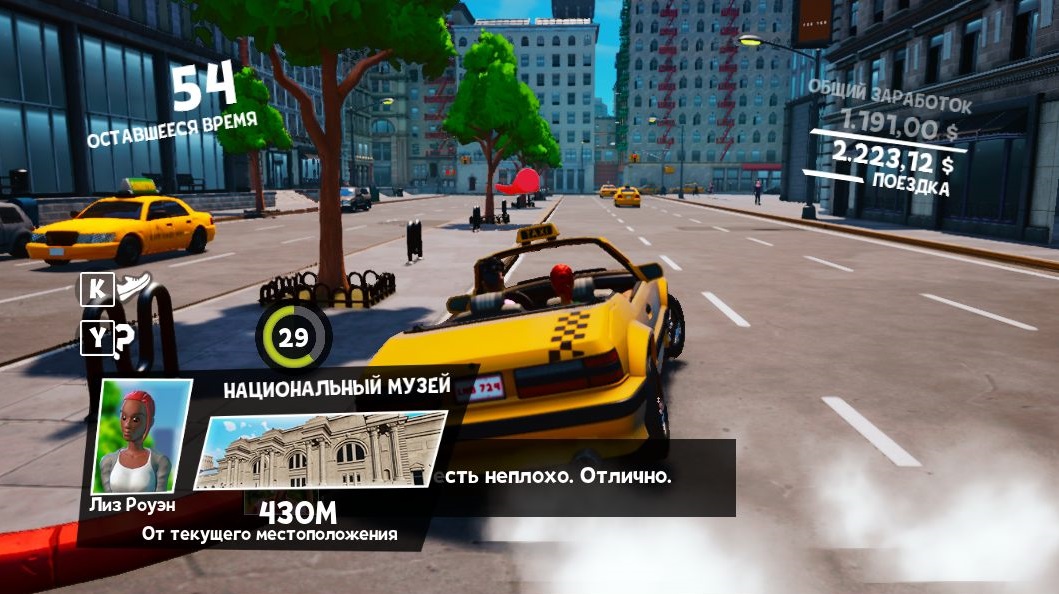
Task: Select the National Museum destination picture
Action: pyautogui.click(x=320, y=450)
